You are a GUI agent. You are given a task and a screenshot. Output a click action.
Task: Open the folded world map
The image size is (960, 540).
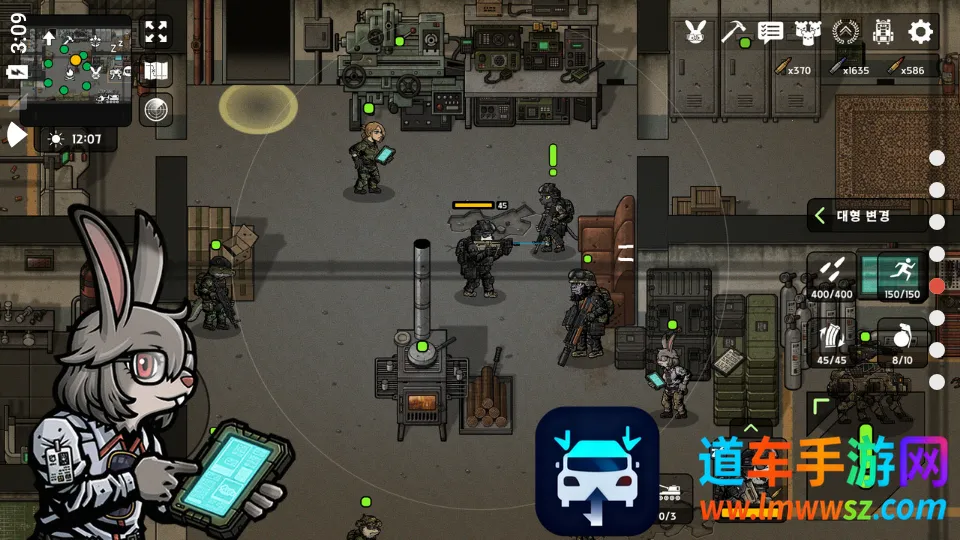click(156, 70)
